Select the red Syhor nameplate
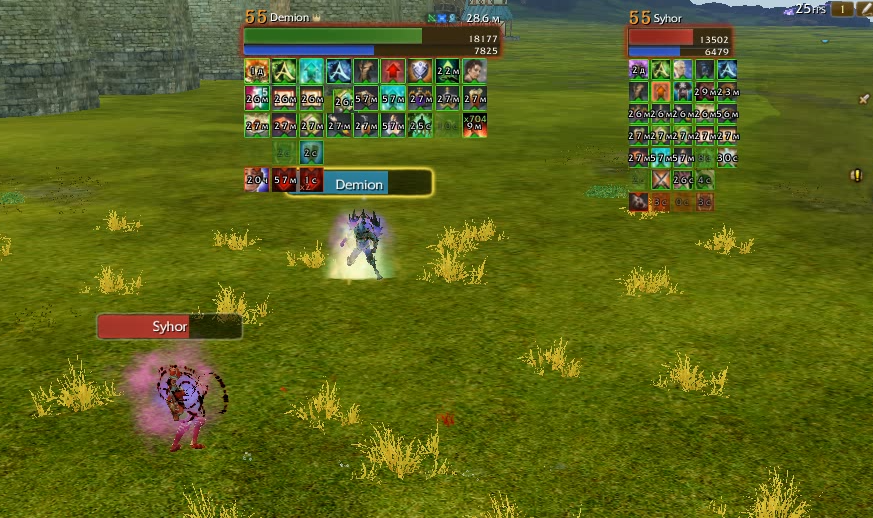The image size is (873, 518). 169,327
